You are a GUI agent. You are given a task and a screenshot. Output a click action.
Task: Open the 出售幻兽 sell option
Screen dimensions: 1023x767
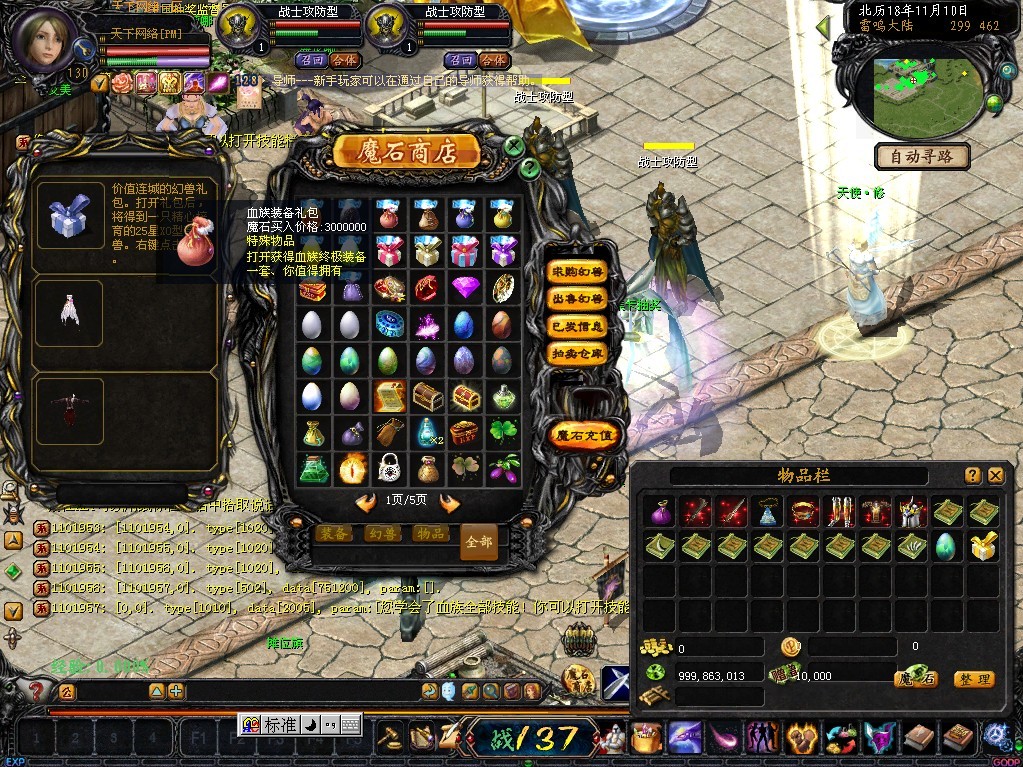(x=578, y=299)
